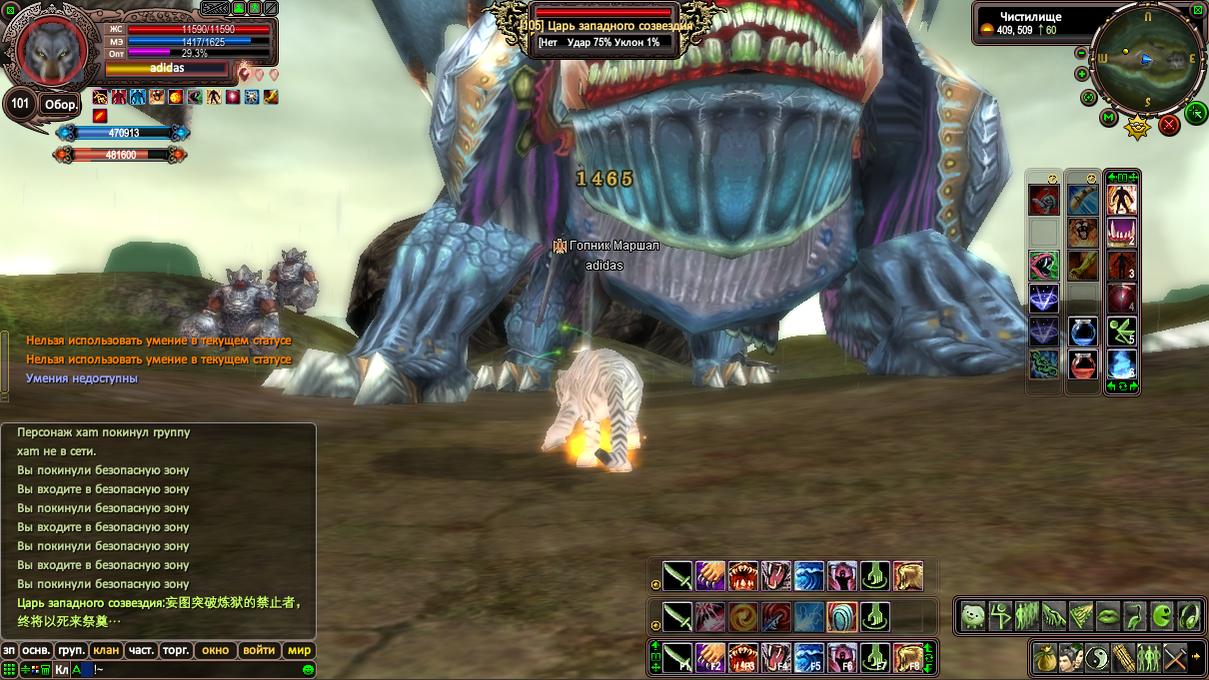Use the red potion flask slot

[1083, 362]
